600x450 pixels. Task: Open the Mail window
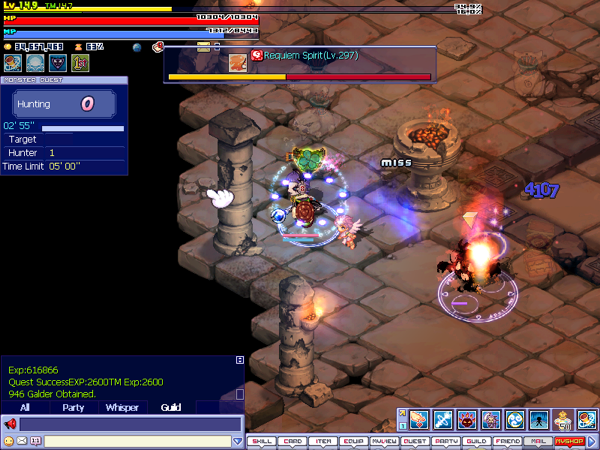click(537, 440)
